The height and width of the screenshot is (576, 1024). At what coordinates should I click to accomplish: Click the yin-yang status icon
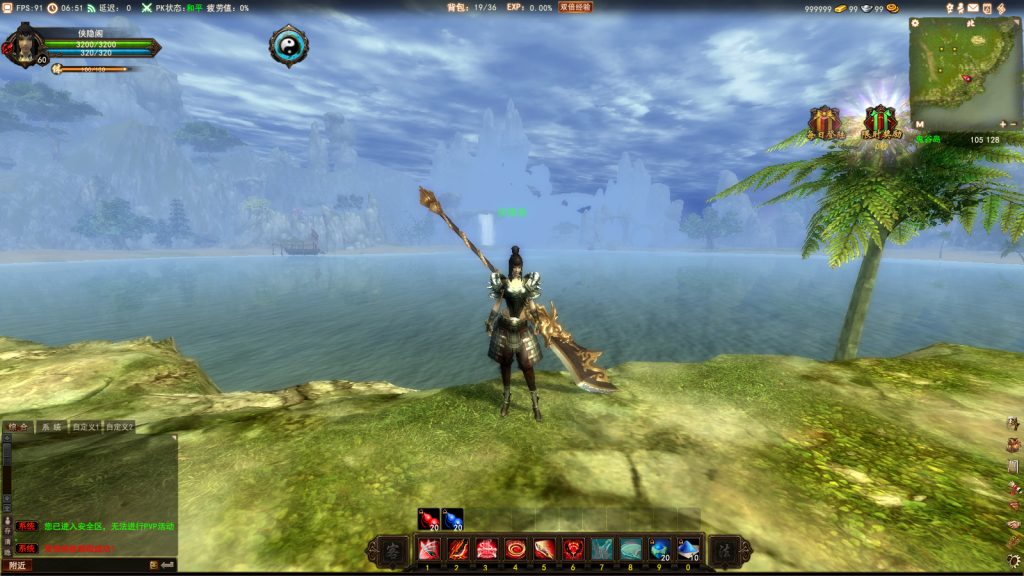(288, 45)
